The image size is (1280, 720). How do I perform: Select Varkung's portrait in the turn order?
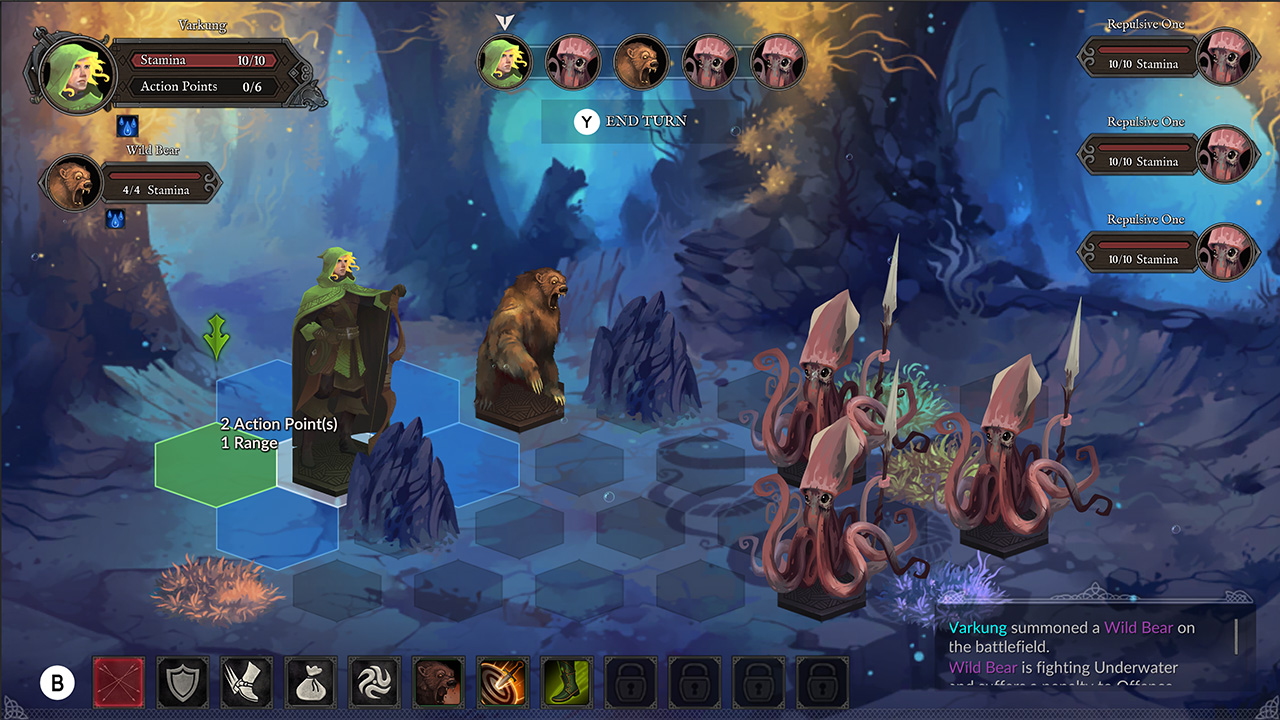(x=505, y=62)
